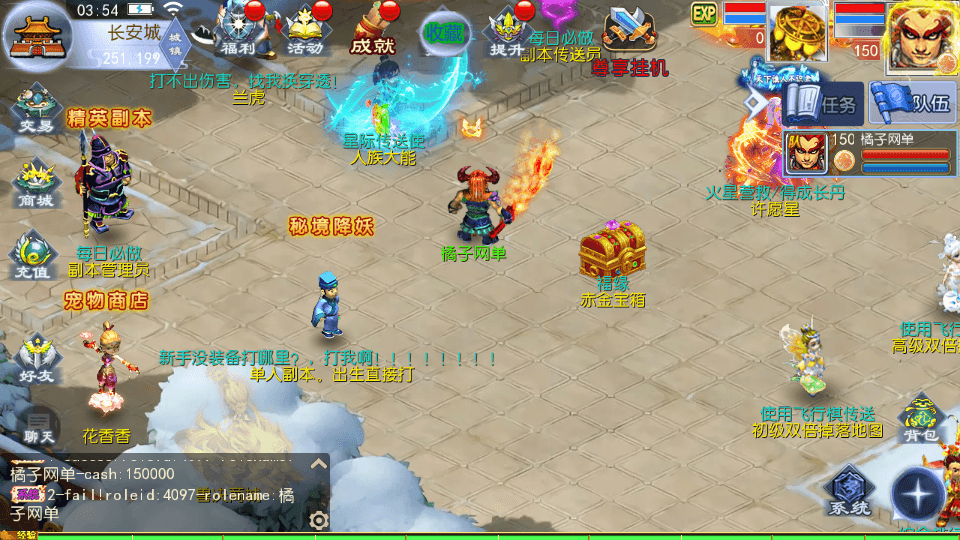Open the 提升 upgrade menu
This screenshot has width=960, height=540.
pyautogui.click(x=507, y=30)
